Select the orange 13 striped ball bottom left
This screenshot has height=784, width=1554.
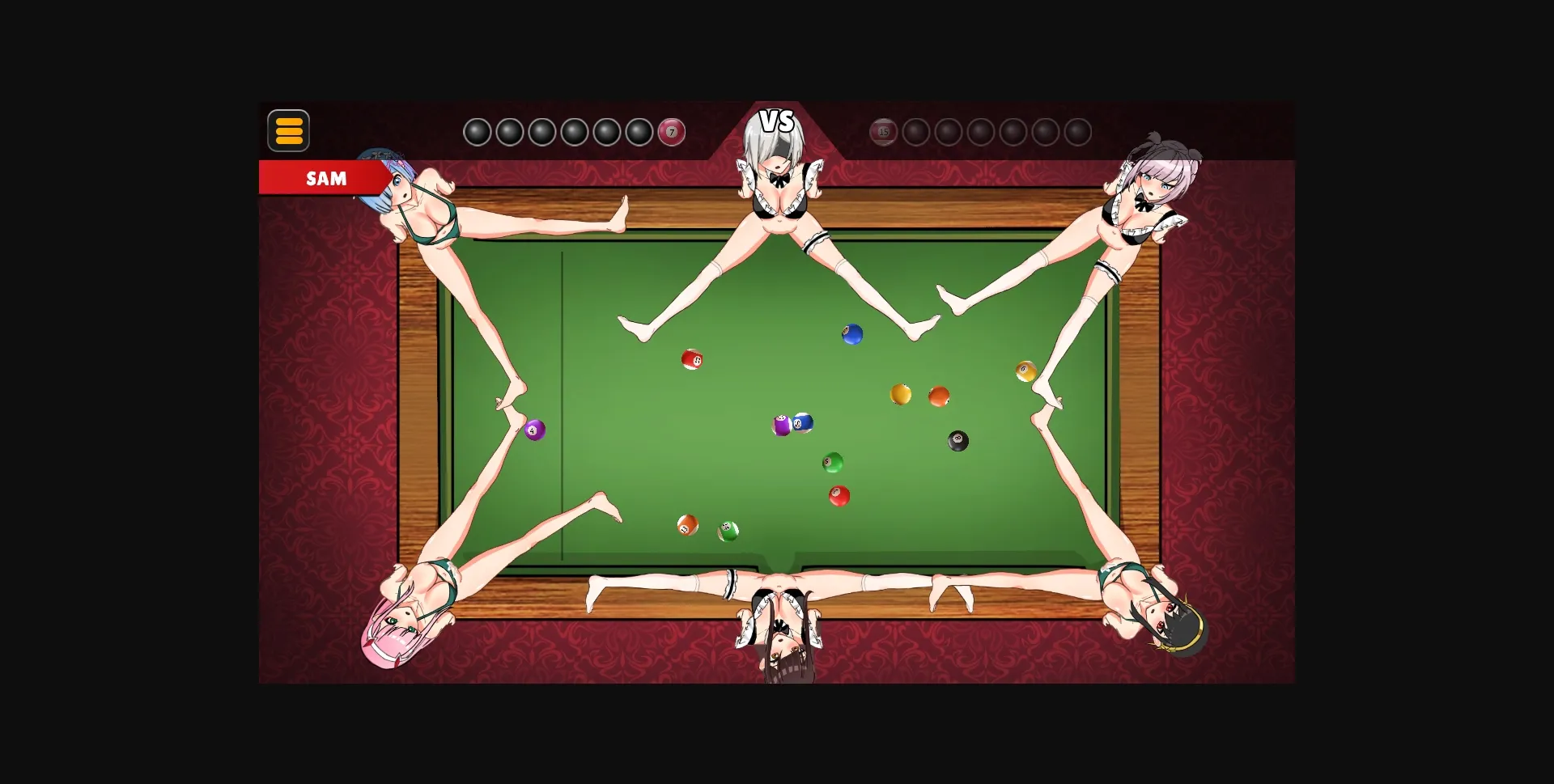click(686, 527)
